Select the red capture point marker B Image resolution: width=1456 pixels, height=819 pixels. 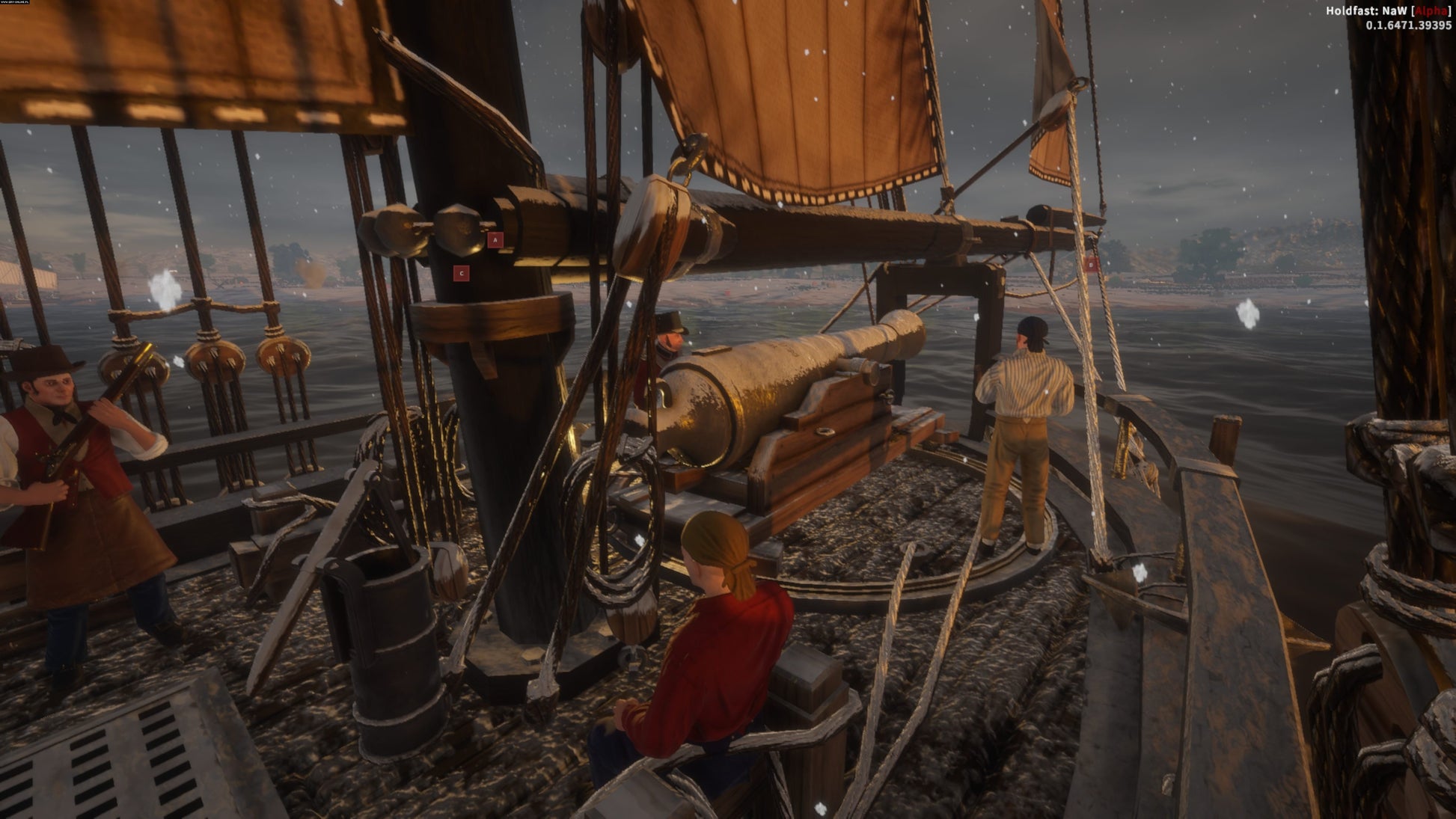[x=1091, y=264]
